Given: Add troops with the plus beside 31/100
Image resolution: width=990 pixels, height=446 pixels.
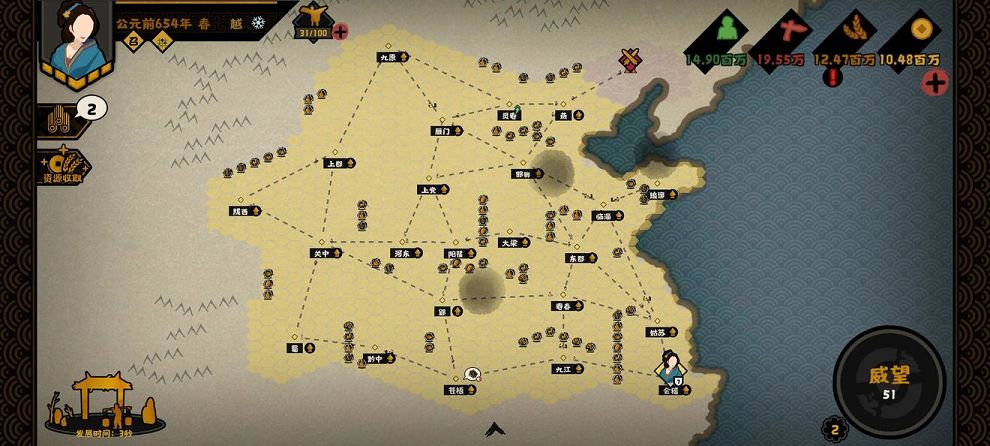Looking at the screenshot, I should pos(340,32).
